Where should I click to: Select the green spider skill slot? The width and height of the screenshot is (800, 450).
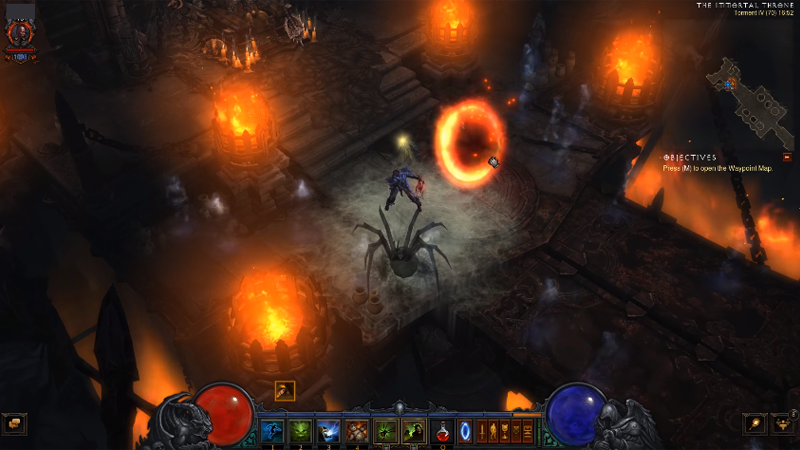coord(385,431)
